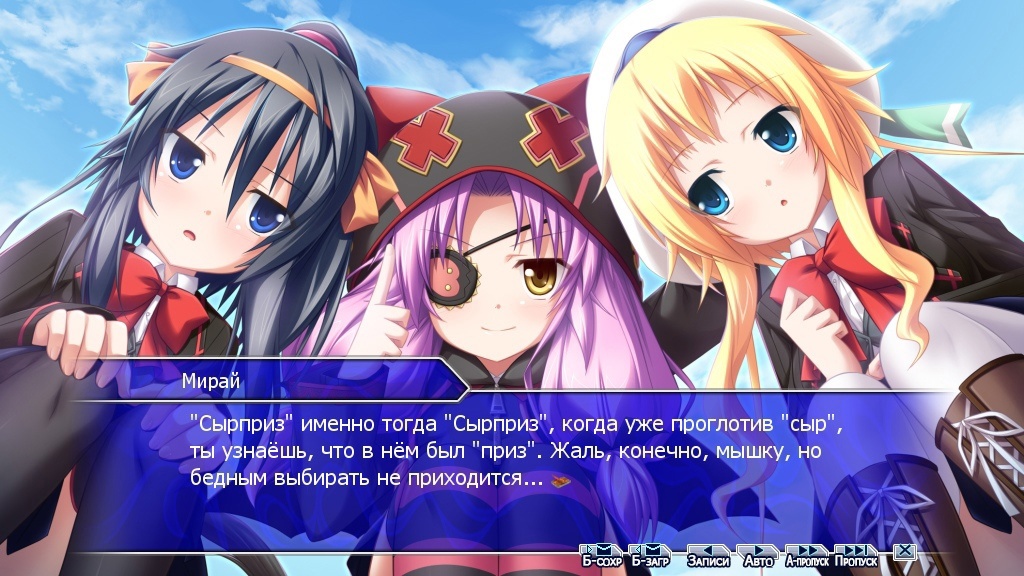Hide the dialogue window with X
This screenshot has width=1024, height=576.
903,551
